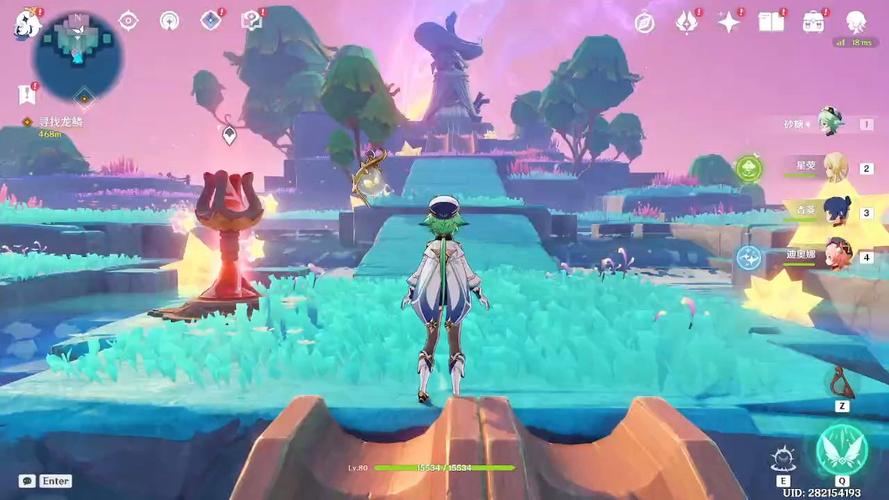This screenshot has height=500, width=889.
Task: Open the chat box speech bubble
Action: click(27, 481)
